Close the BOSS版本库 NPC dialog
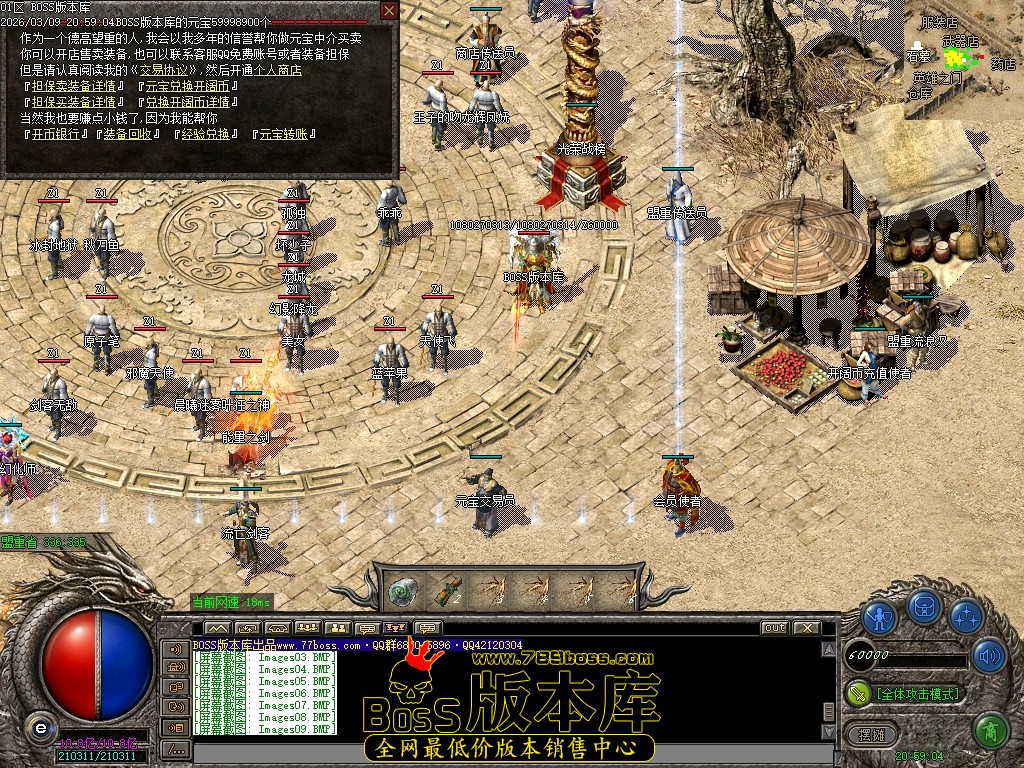The width and height of the screenshot is (1024, 768). tap(389, 11)
